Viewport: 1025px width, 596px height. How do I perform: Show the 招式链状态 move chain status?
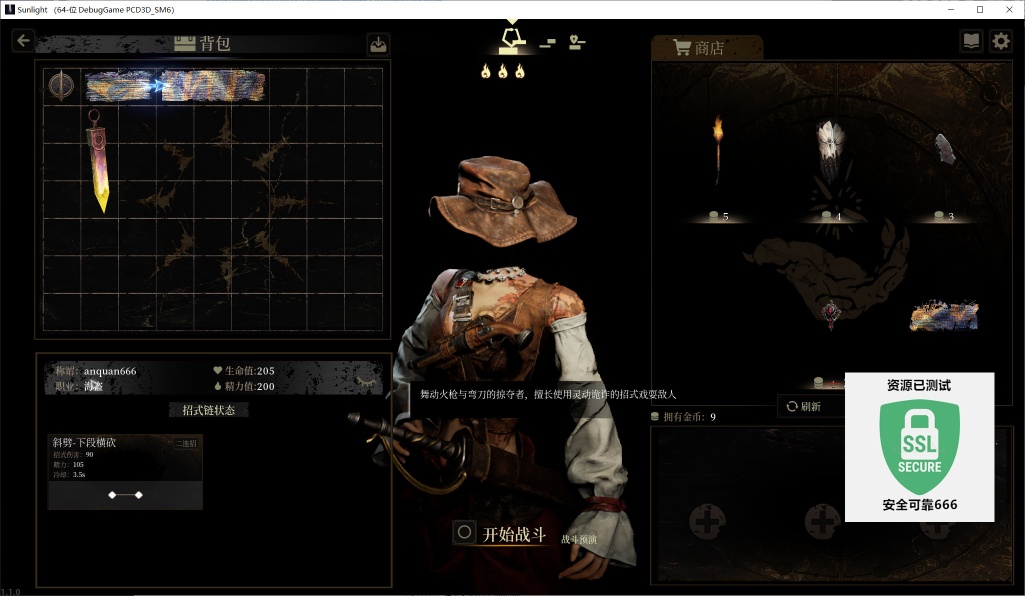[209, 410]
